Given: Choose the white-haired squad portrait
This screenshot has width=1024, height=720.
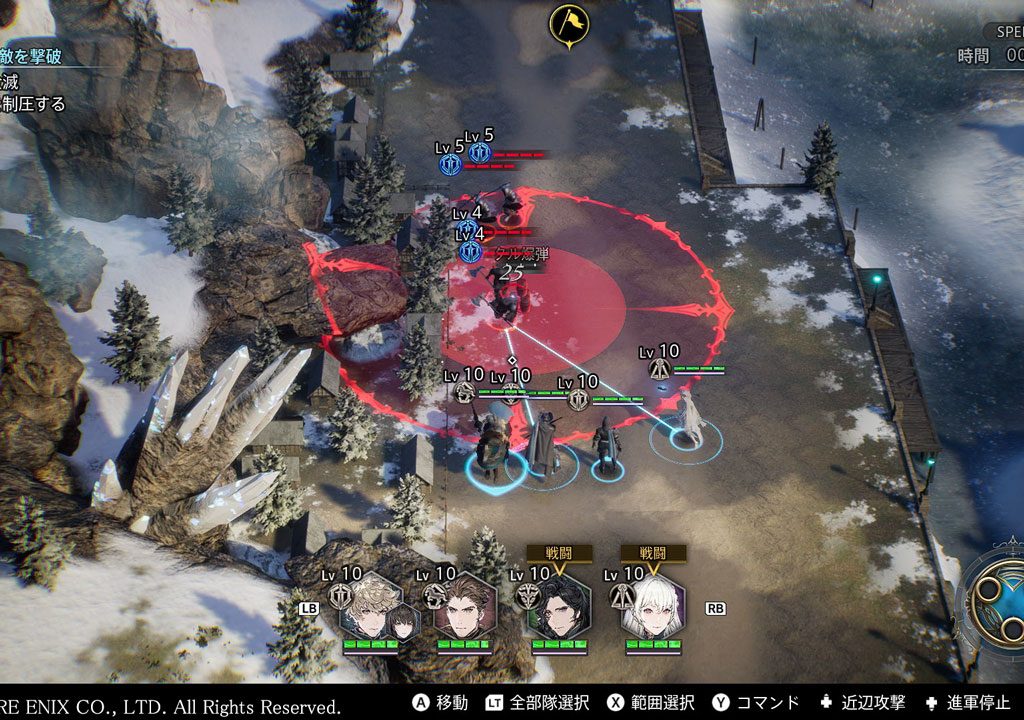Looking at the screenshot, I should [x=652, y=606].
